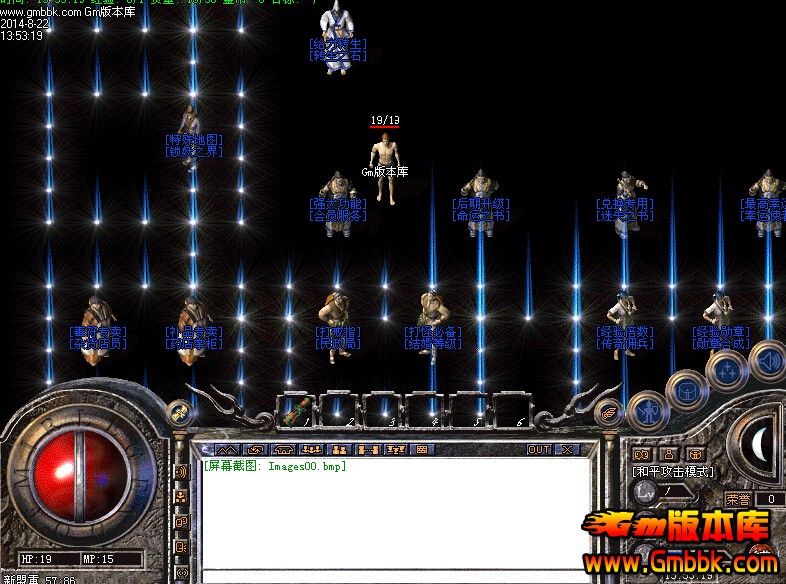Open the skills round button with sparkles

tap(727, 371)
